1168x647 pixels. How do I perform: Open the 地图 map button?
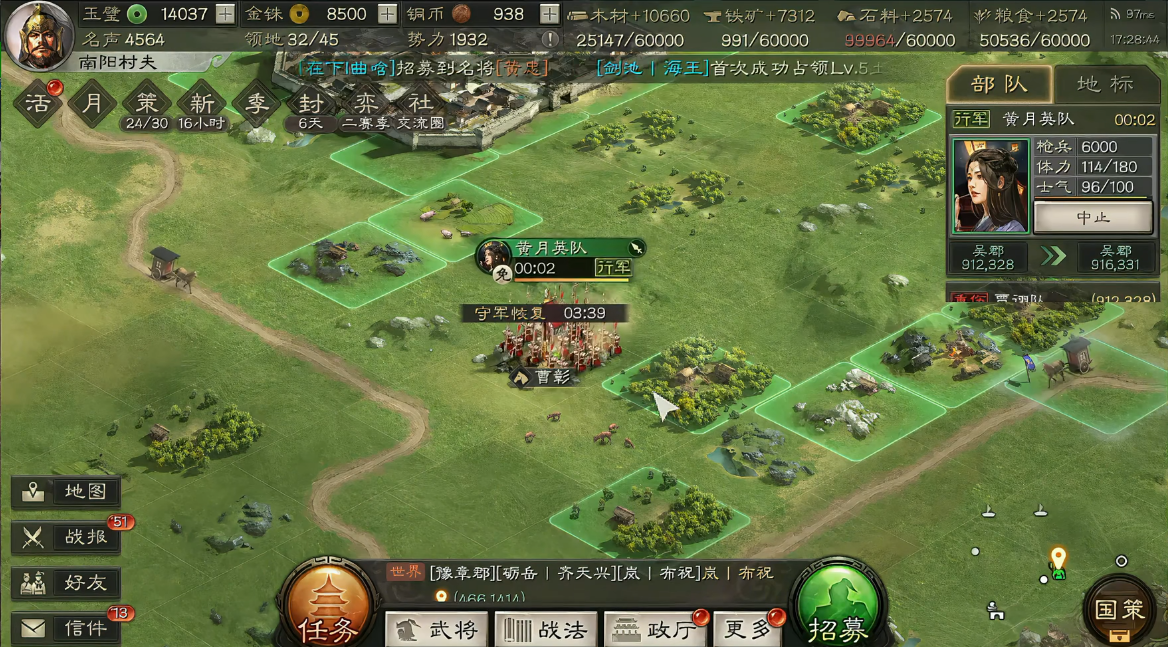[67, 492]
